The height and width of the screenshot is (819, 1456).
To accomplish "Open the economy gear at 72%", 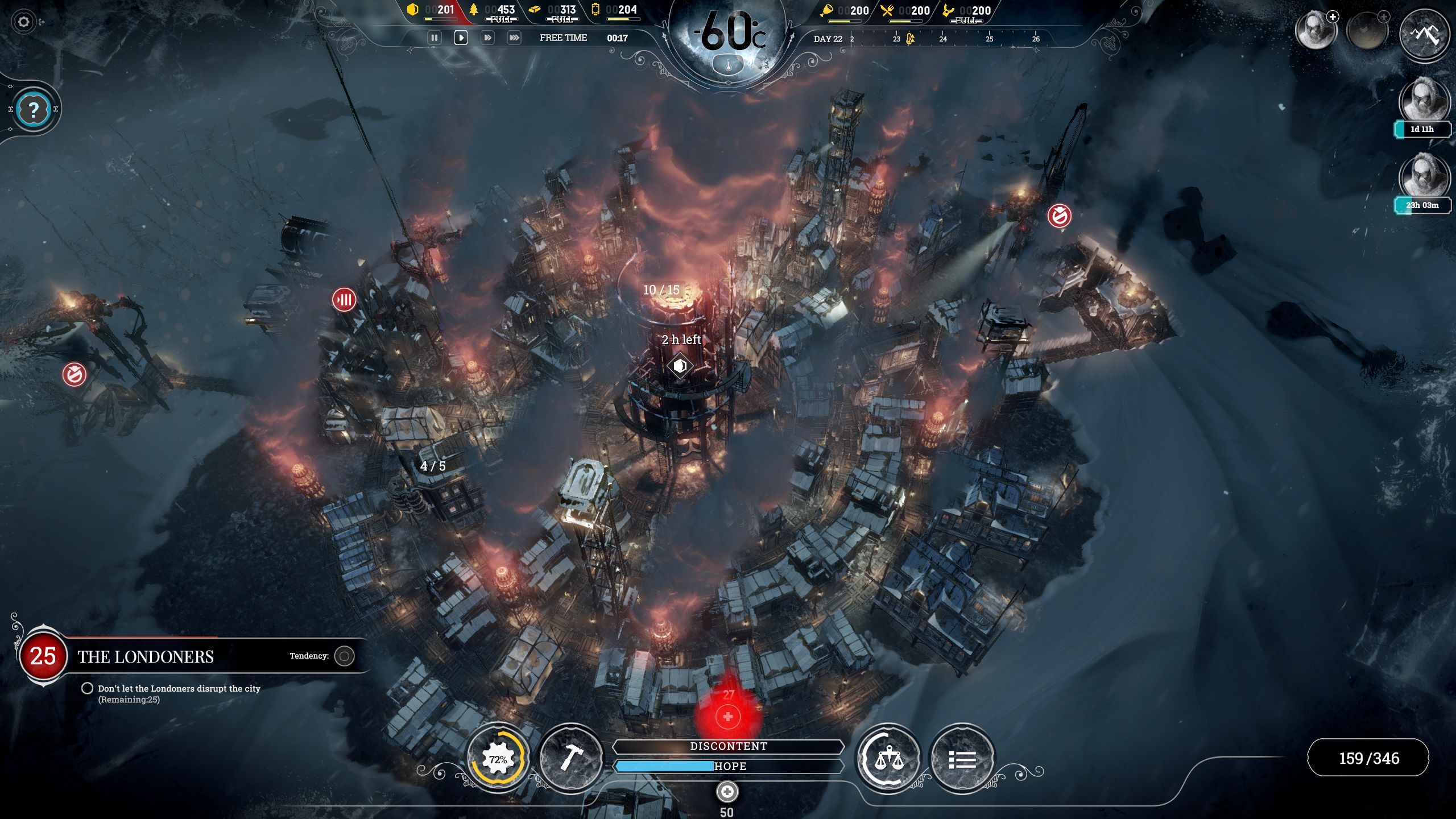I will pos(498,759).
